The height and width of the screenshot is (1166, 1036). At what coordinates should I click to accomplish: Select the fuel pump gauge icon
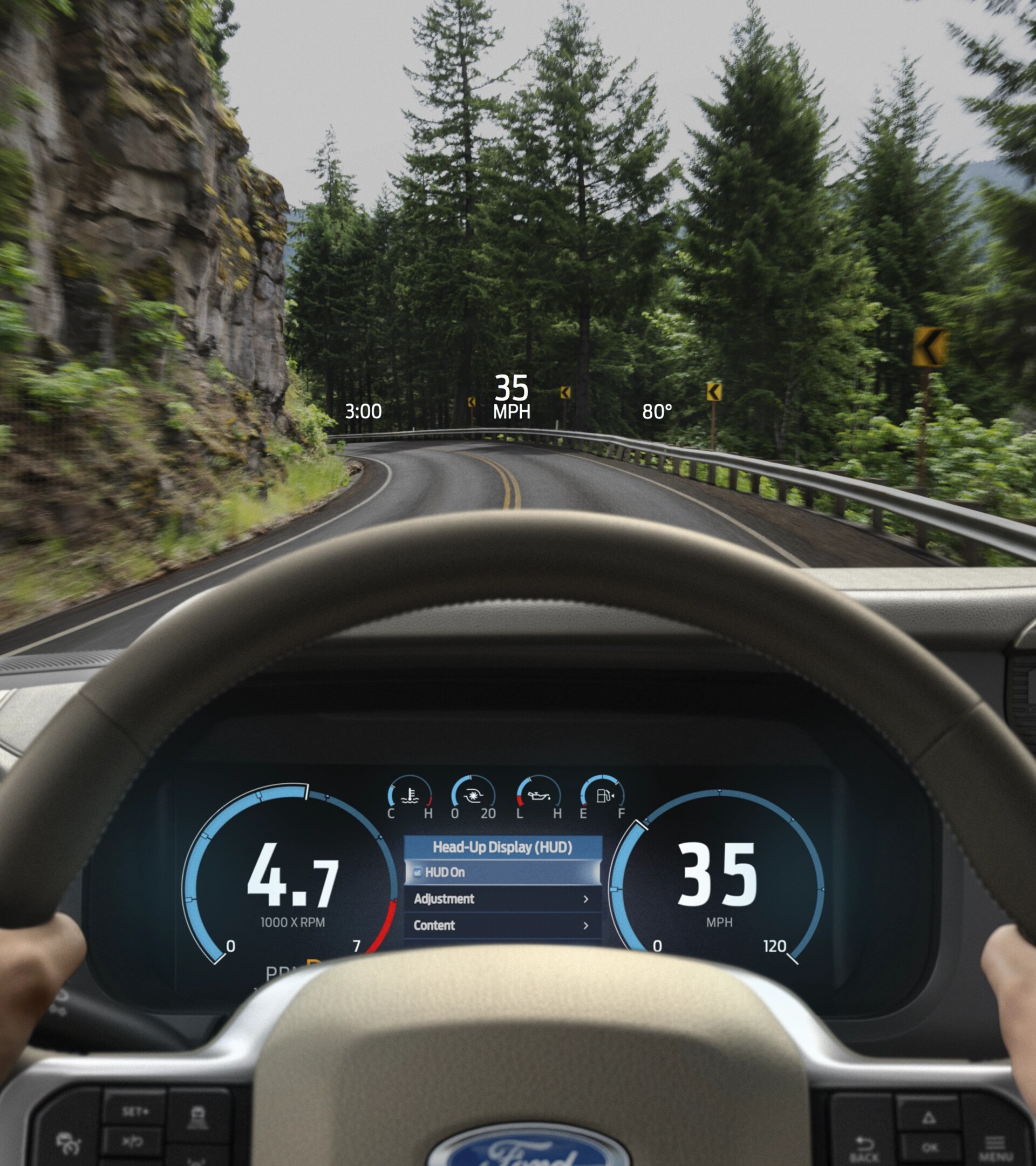point(603,796)
